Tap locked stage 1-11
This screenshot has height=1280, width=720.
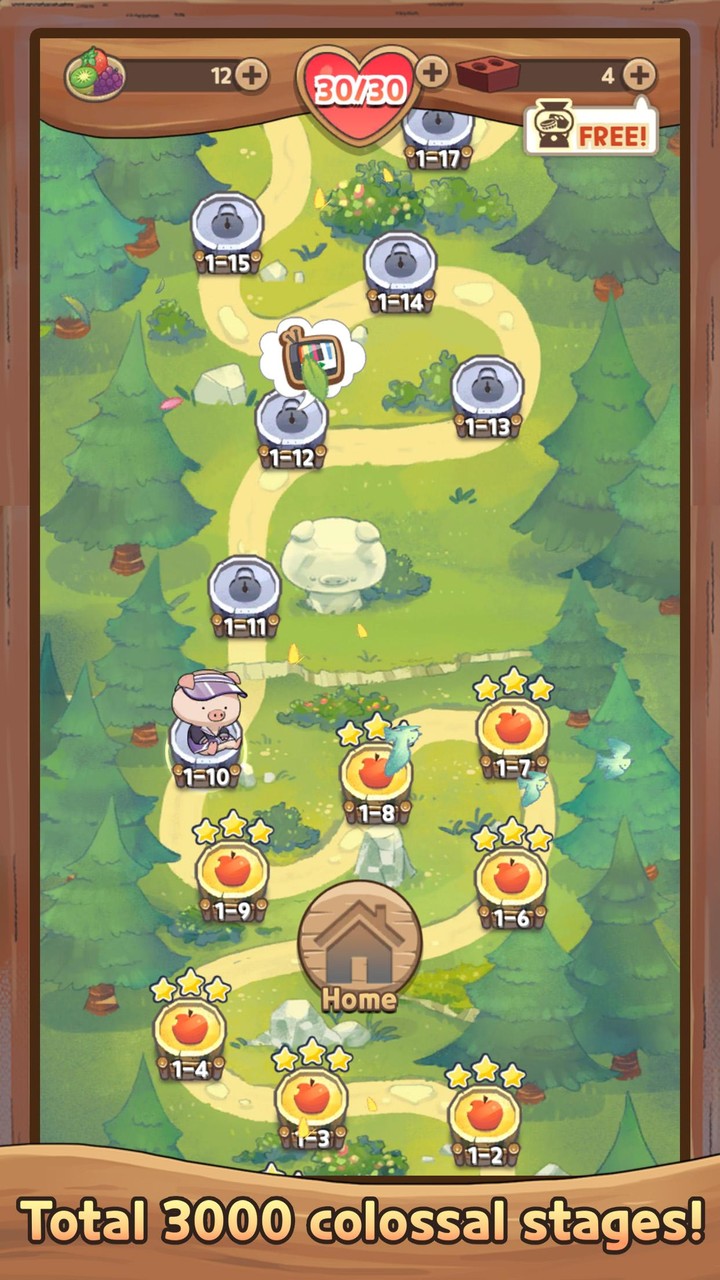point(244,590)
